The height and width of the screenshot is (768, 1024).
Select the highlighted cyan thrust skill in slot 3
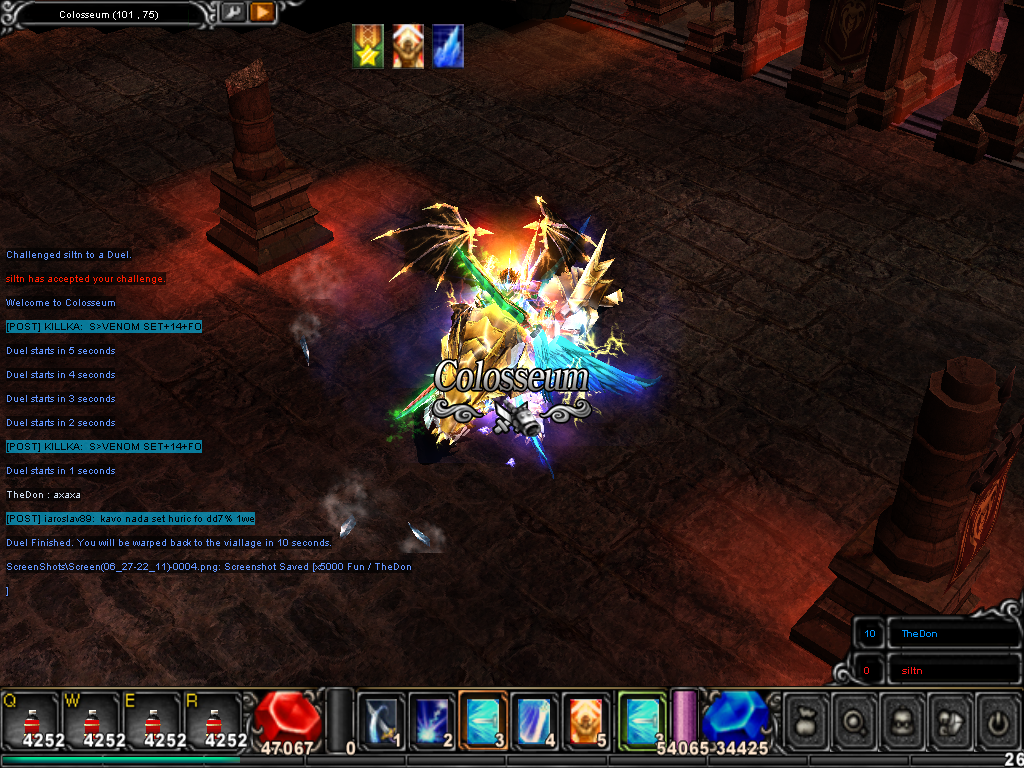point(484,720)
